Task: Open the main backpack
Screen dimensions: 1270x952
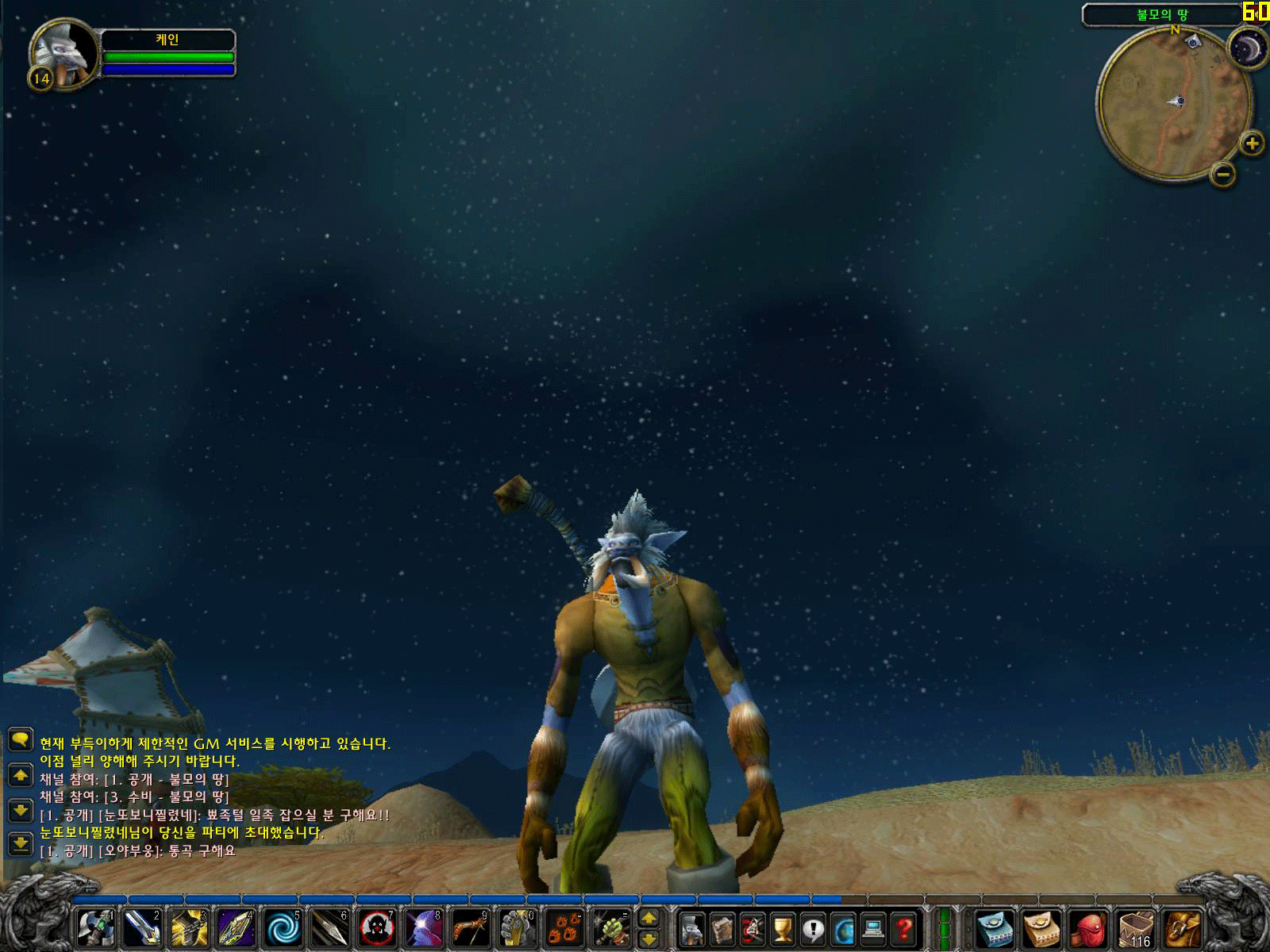Action: click(1183, 930)
